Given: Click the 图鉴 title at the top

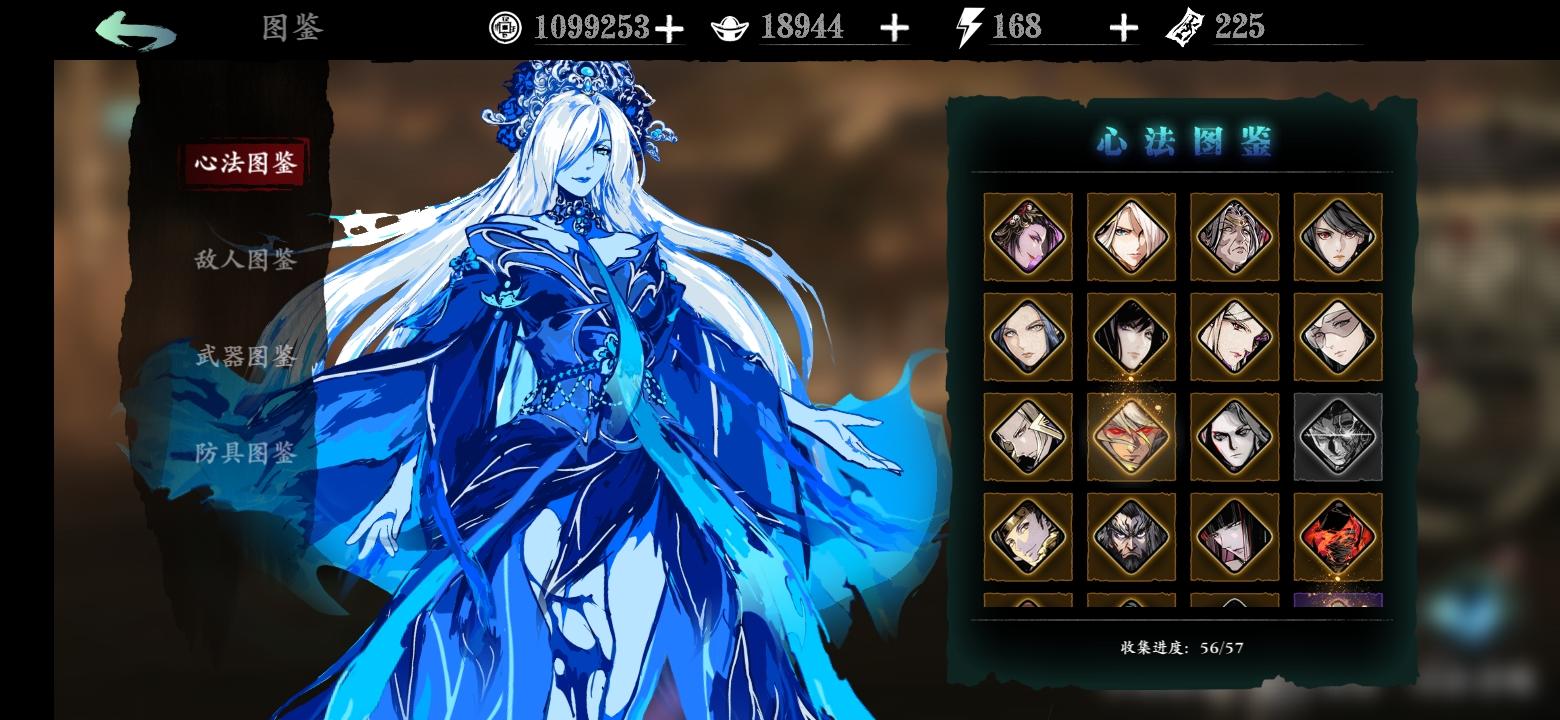Looking at the screenshot, I should pyautogui.click(x=291, y=30).
